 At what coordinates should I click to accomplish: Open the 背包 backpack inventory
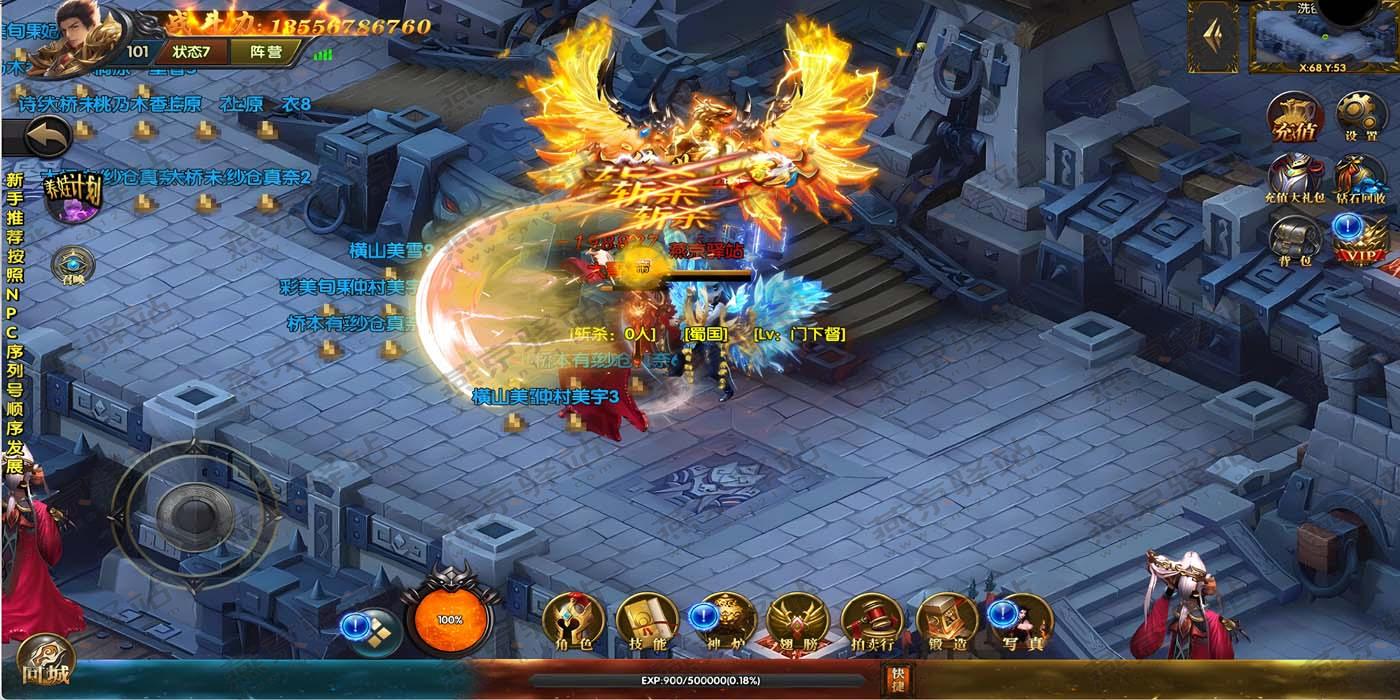tap(1296, 242)
